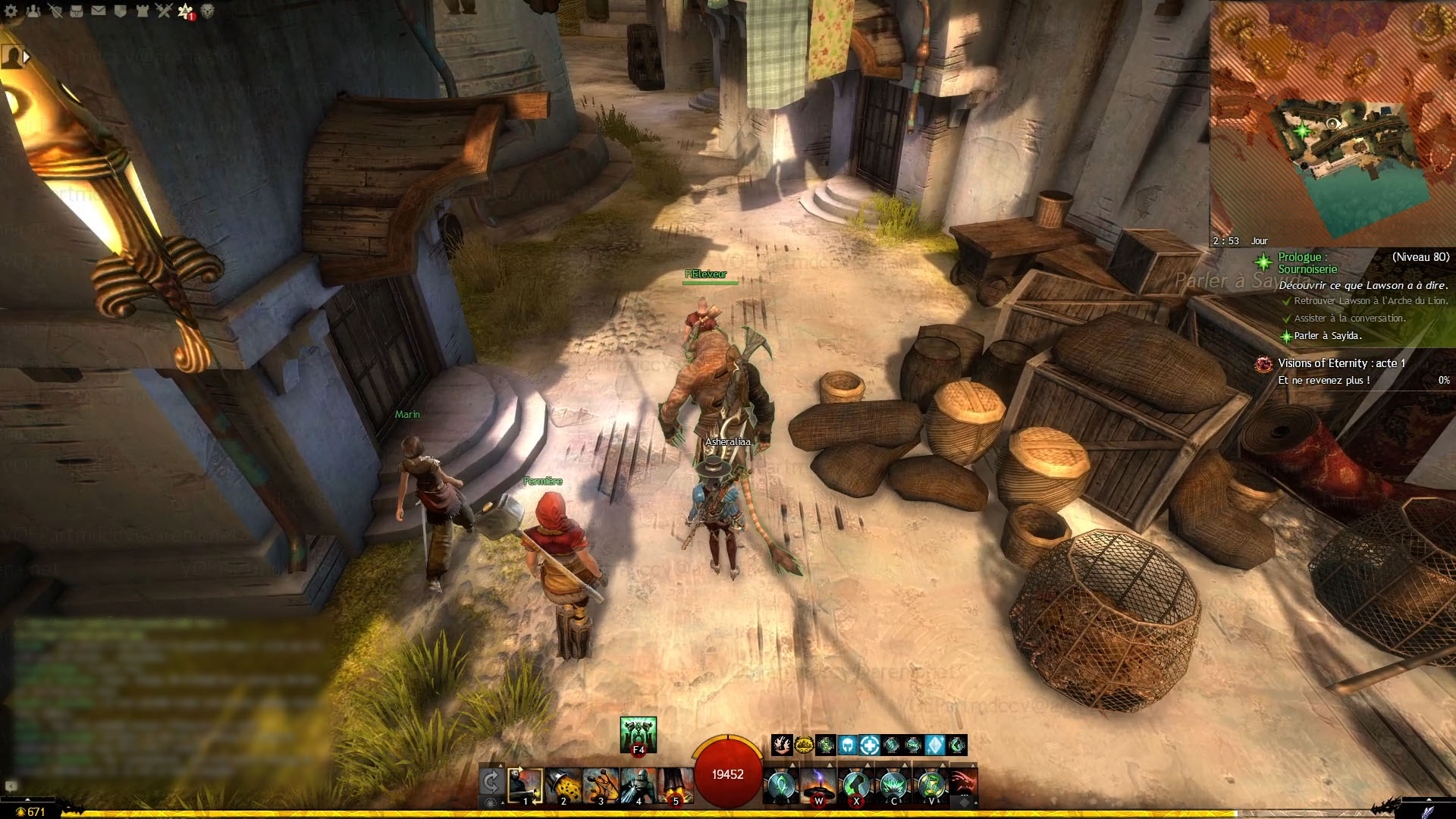Viewport: 1456px width, 819px height.
Task: Open the Black Lion trading post icon
Action: coord(207,11)
